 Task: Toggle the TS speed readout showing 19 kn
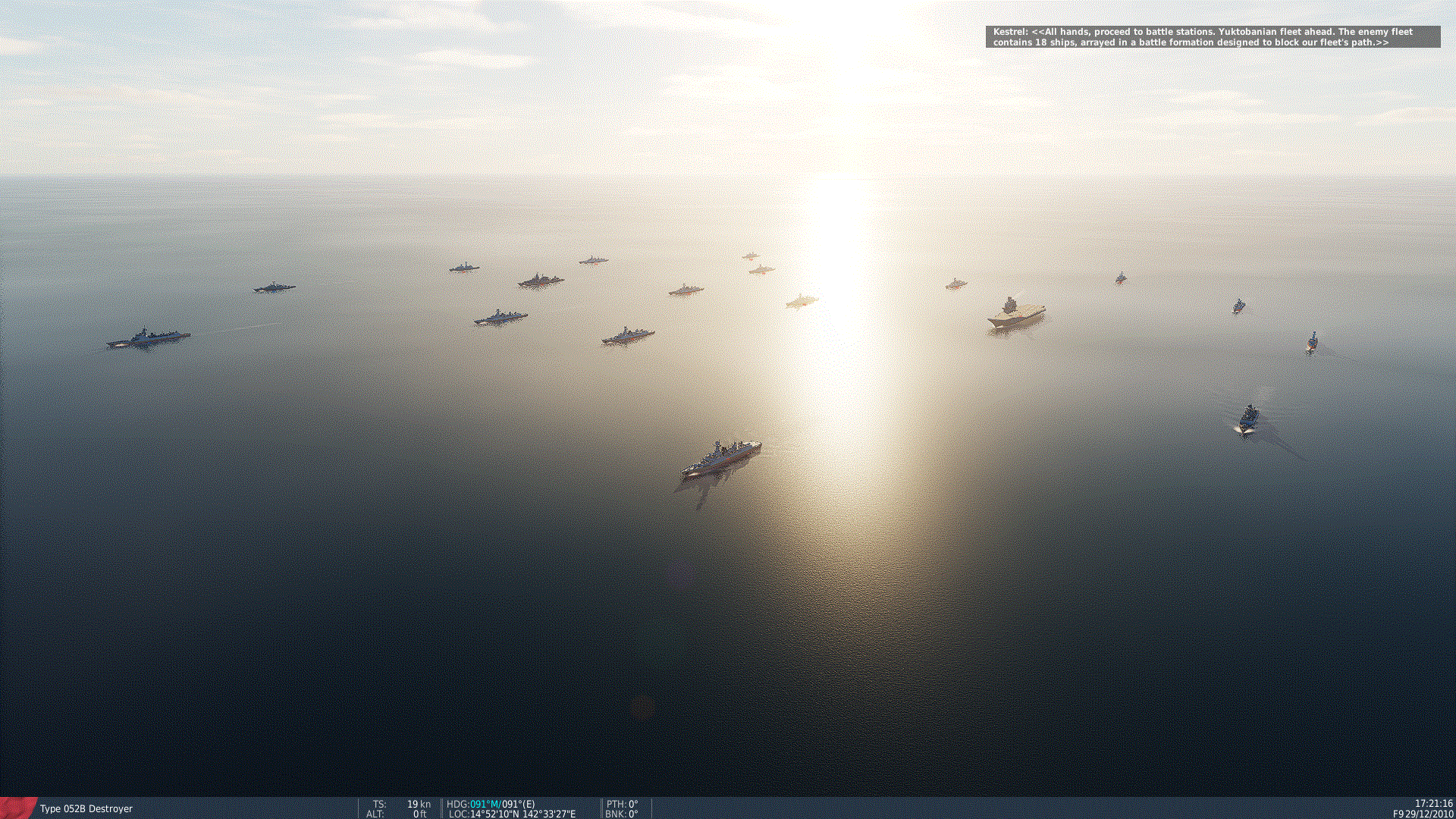[x=402, y=803]
